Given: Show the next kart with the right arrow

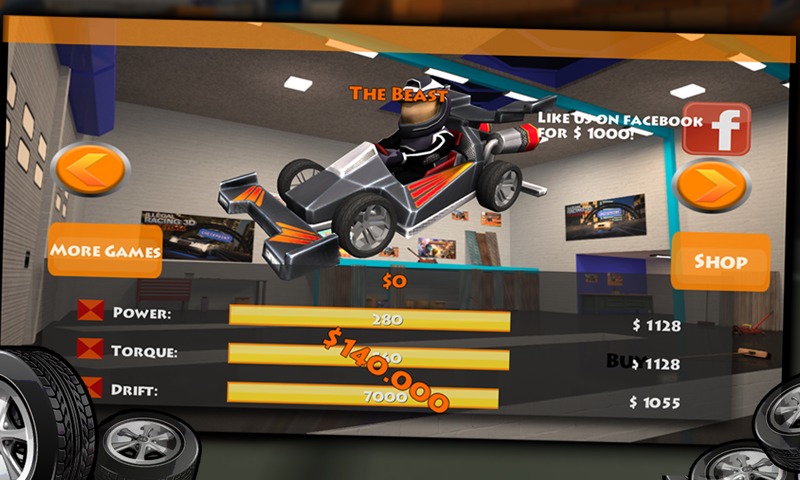Looking at the screenshot, I should pyautogui.click(x=711, y=186).
